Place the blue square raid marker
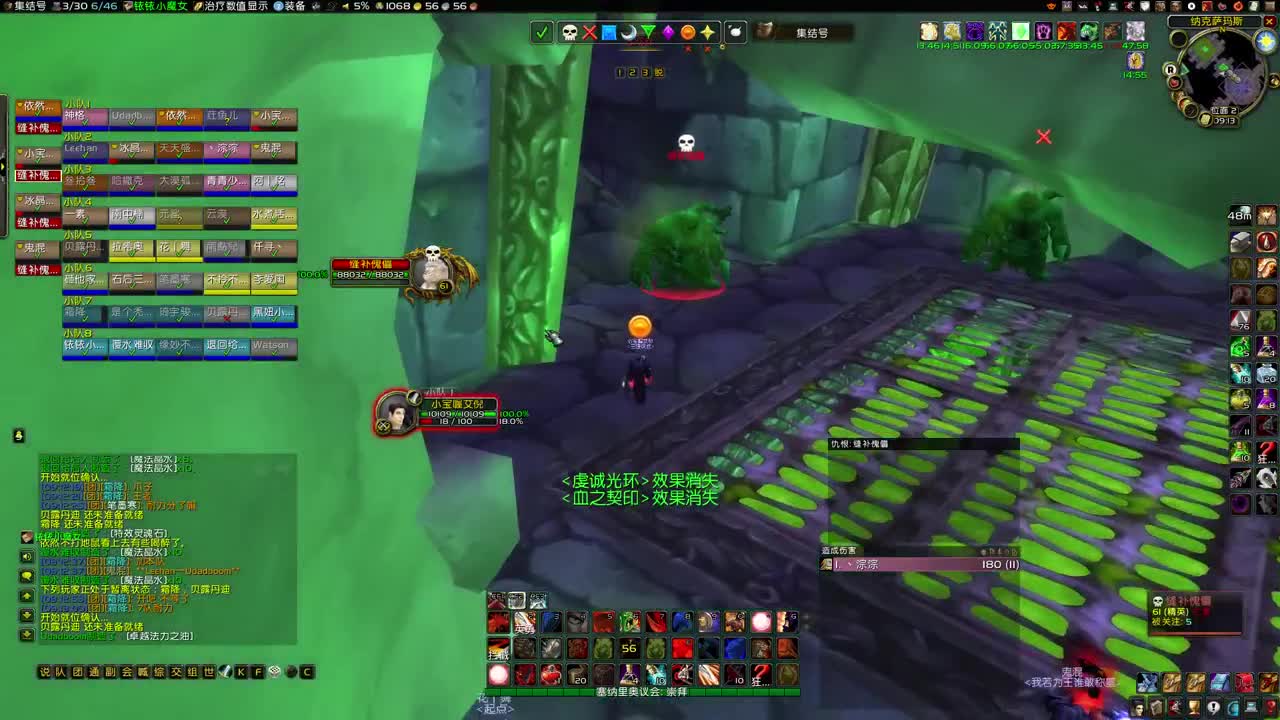 point(609,32)
